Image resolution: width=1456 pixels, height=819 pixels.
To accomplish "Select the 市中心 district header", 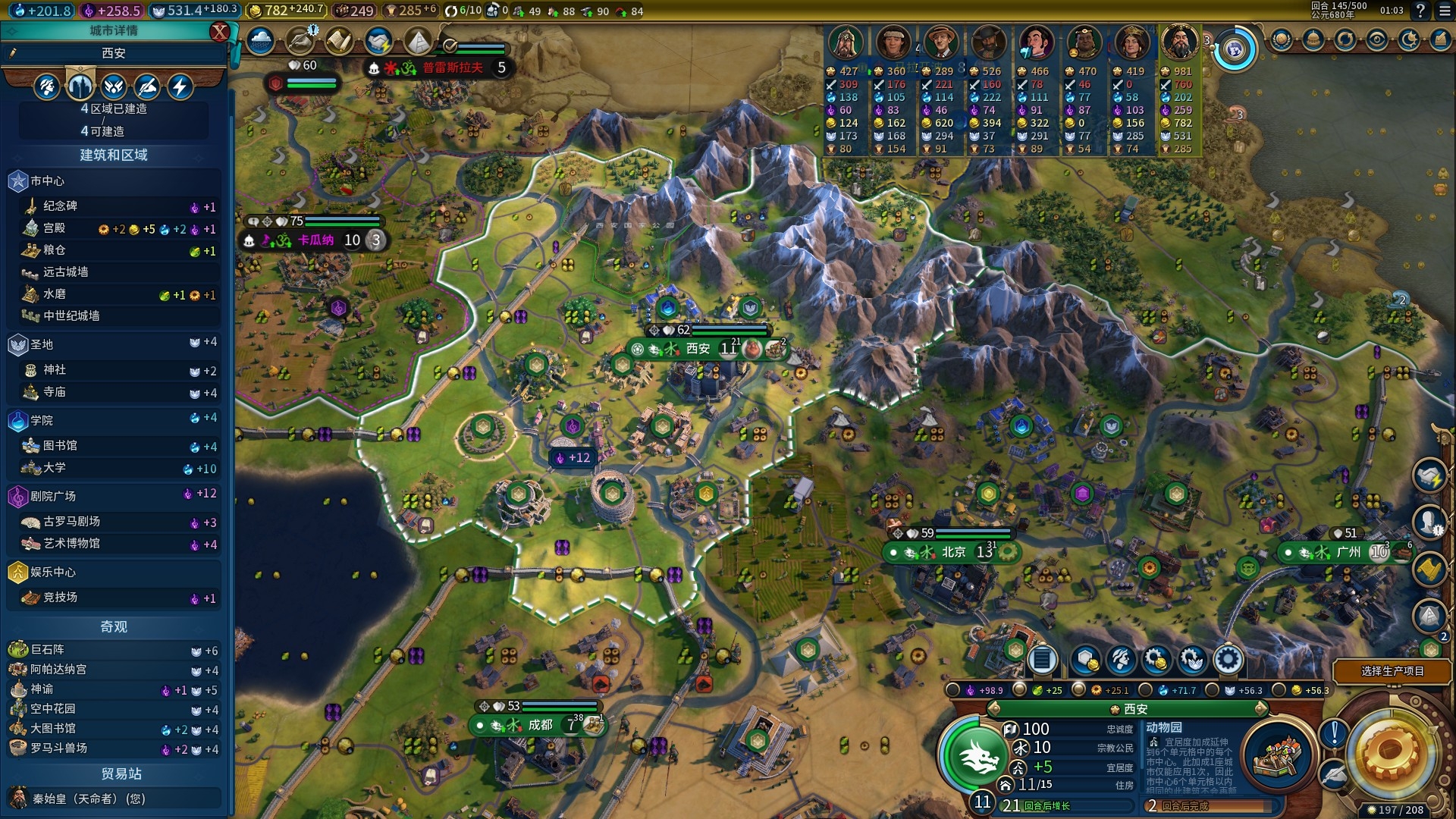I will pos(47,181).
